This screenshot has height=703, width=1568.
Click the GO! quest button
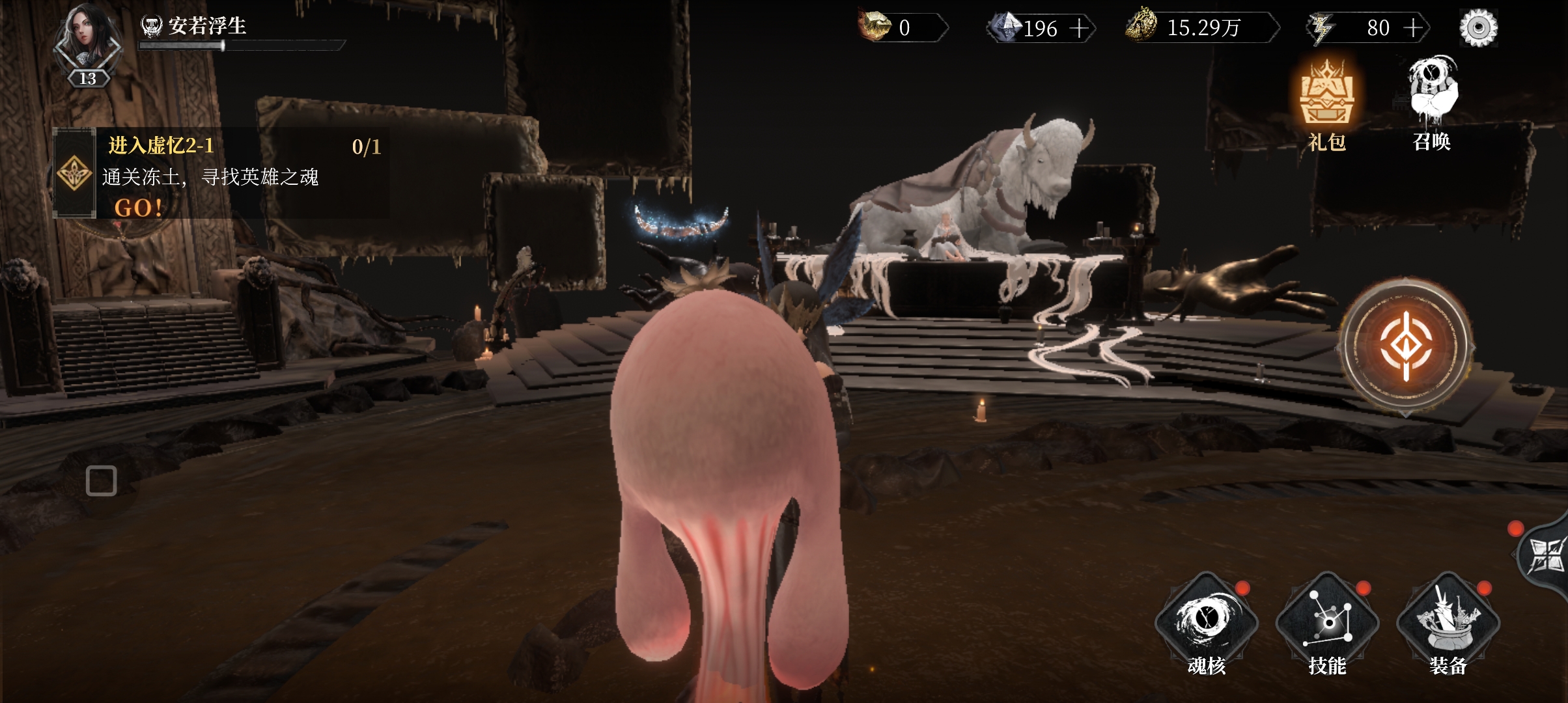(138, 208)
